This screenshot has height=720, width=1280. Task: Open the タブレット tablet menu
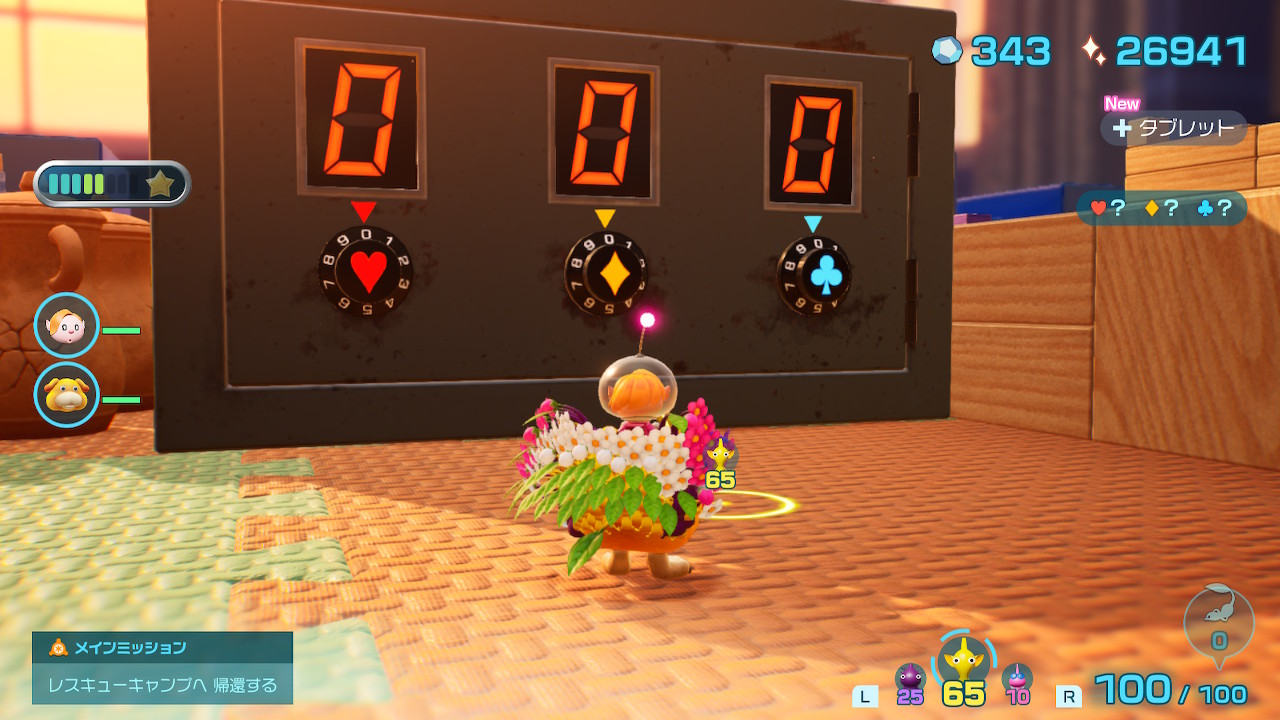tap(1175, 128)
